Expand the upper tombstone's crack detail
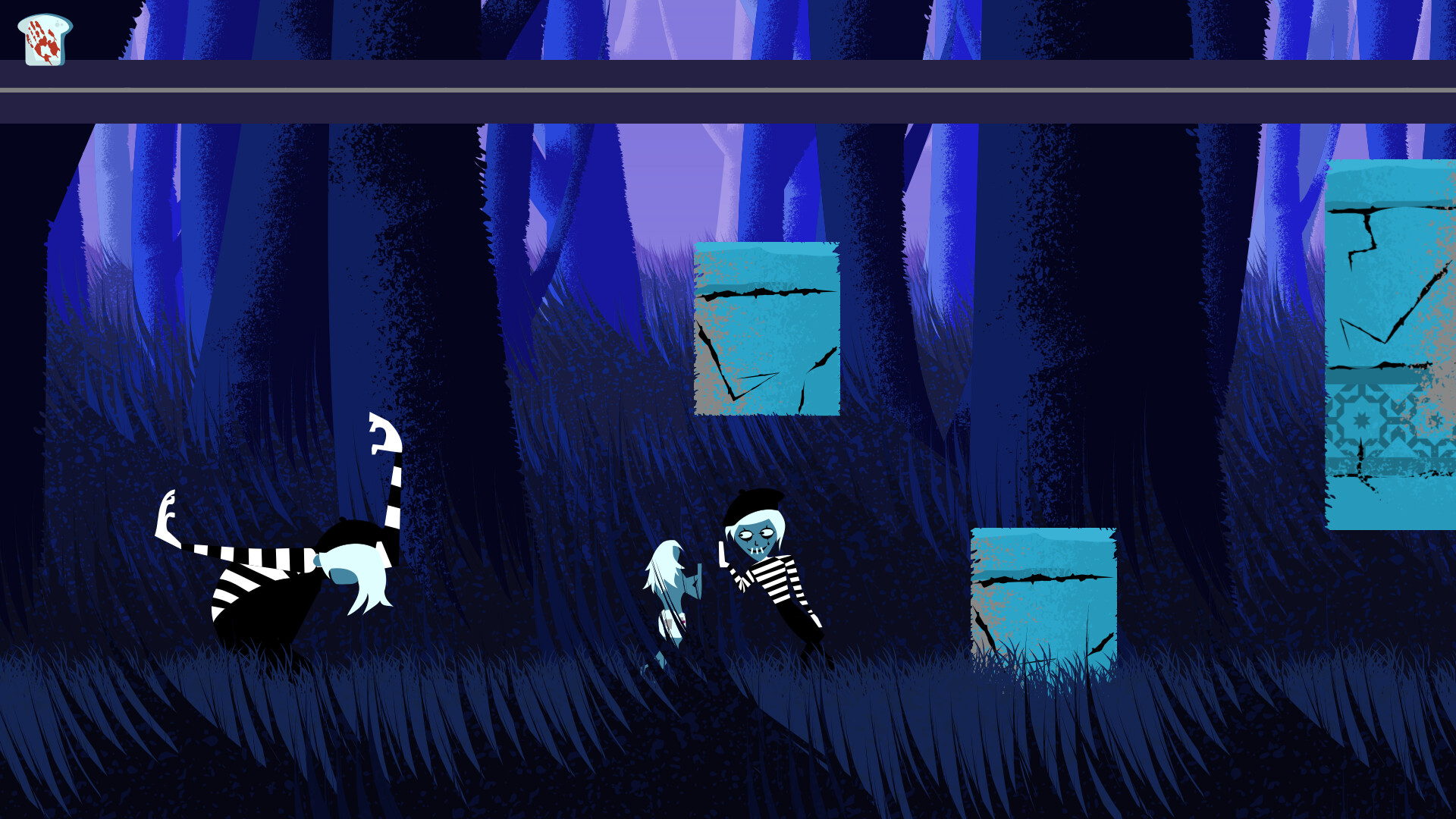The image size is (1456, 819). tap(766, 292)
